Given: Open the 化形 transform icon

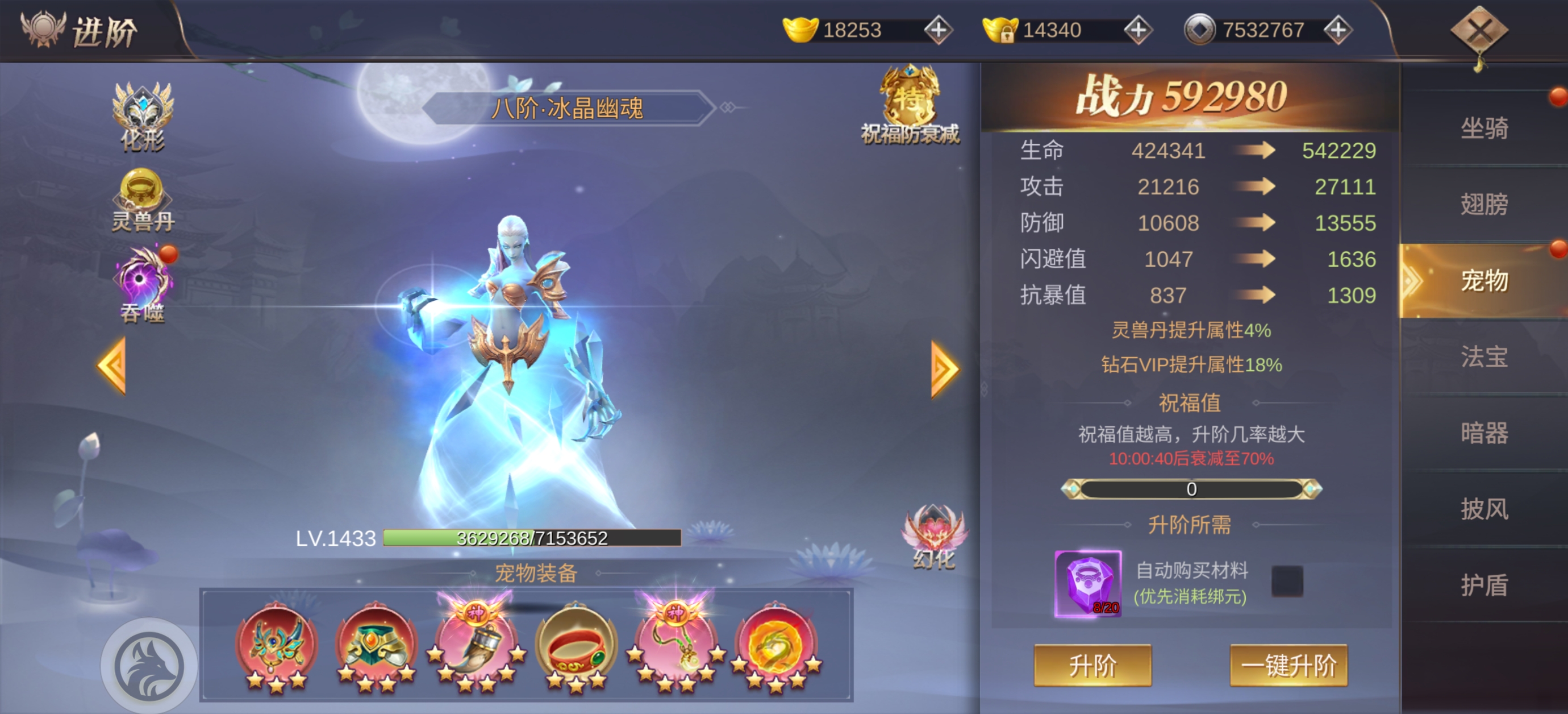Looking at the screenshot, I should coord(143,116).
